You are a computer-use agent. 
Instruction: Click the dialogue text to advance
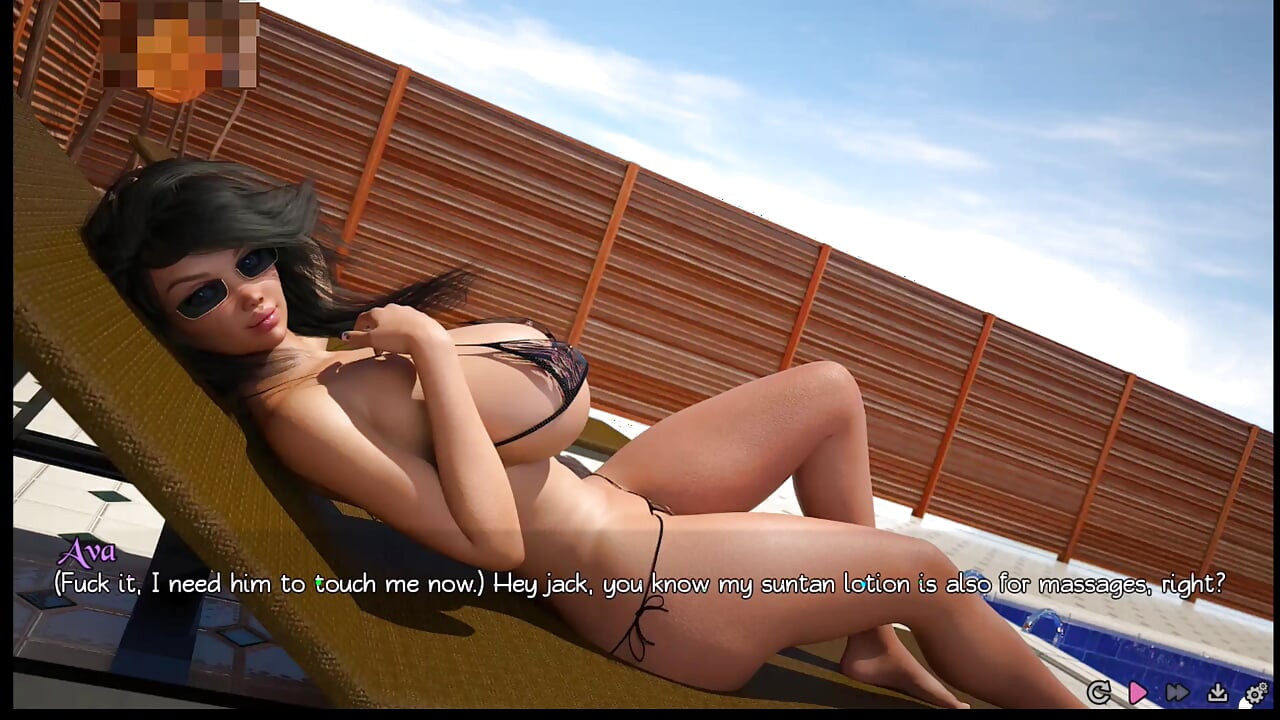click(x=640, y=583)
